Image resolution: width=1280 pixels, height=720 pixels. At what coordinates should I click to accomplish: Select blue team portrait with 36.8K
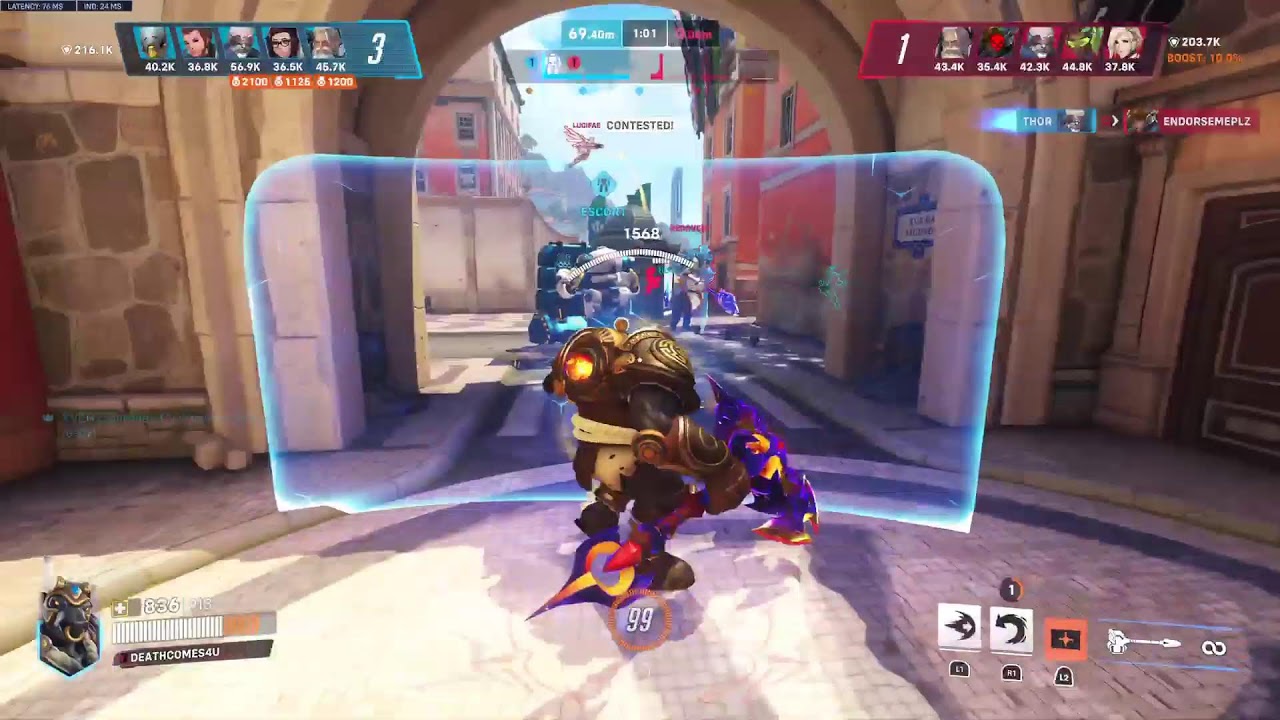tap(201, 45)
